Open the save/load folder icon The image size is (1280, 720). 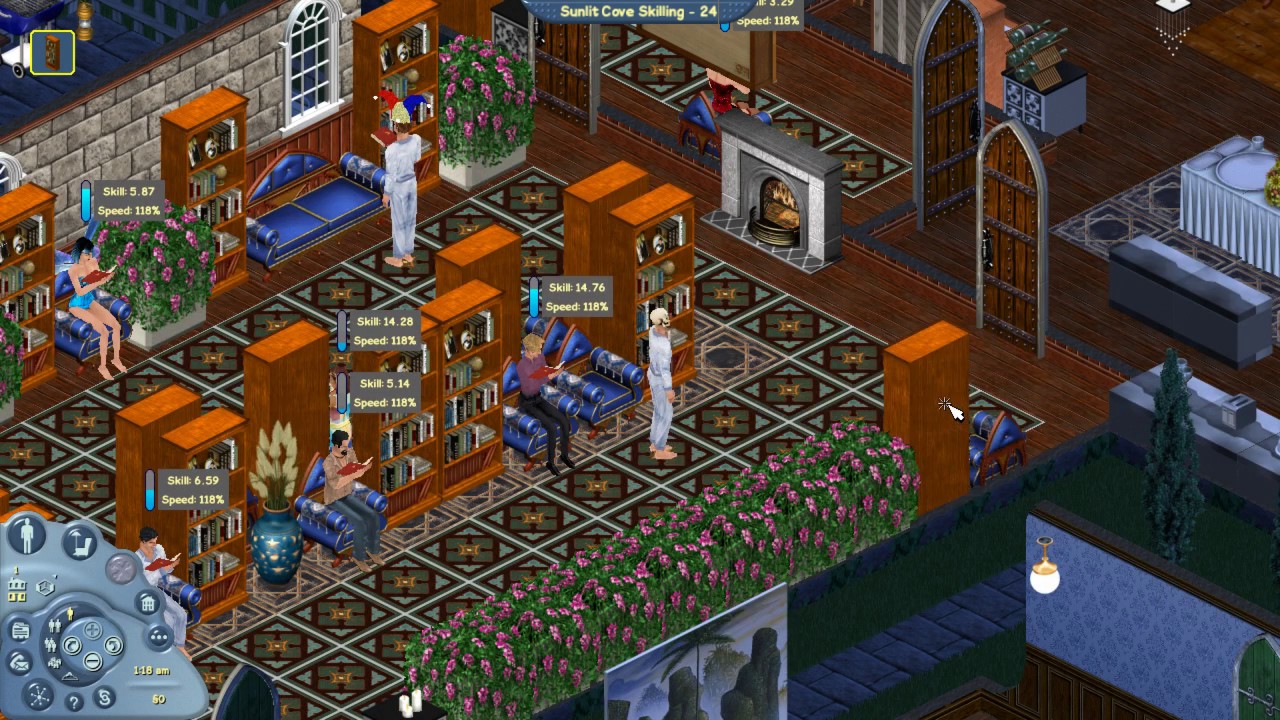20,630
